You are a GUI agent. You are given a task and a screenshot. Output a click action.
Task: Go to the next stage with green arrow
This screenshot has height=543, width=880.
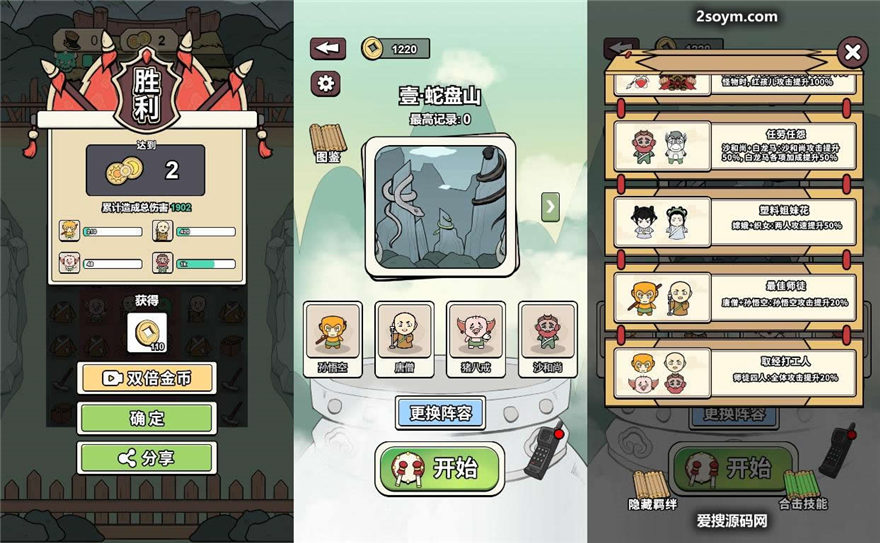[549, 207]
